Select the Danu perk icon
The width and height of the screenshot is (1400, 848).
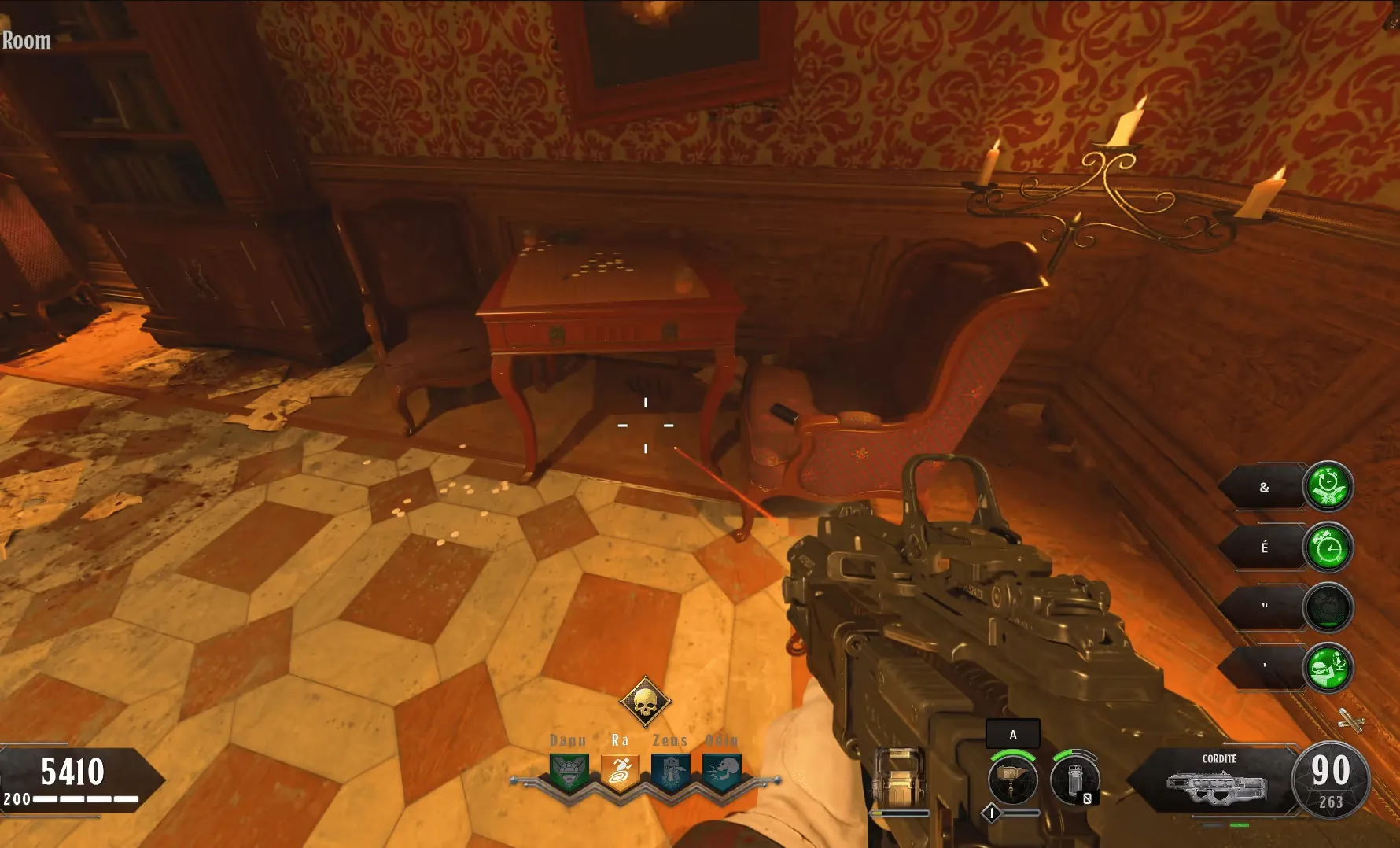tap(569, 772)
